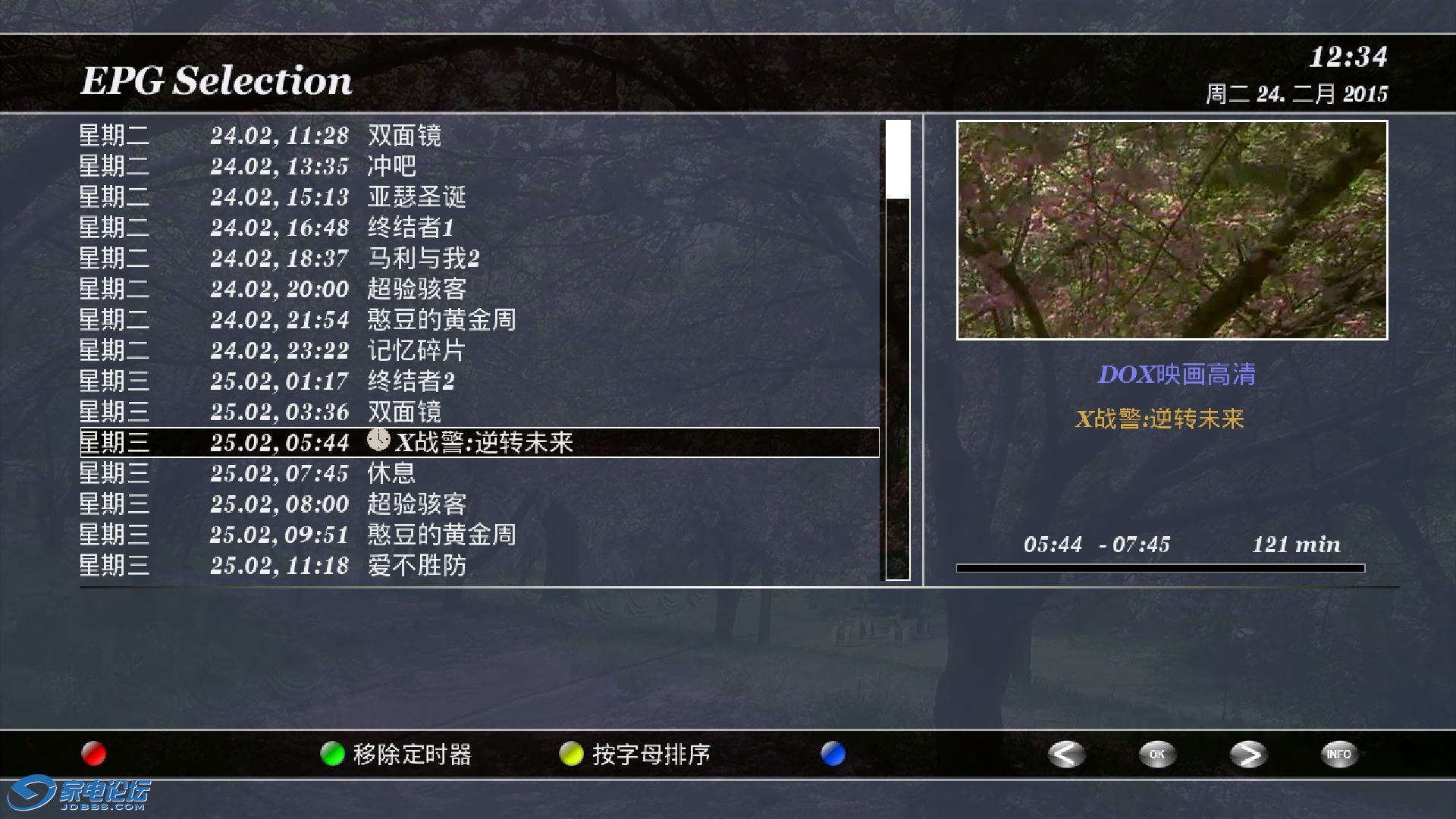Image resolution: width=1456 pixels, height=819 pixels.
Task: Toggle the timer on 双面镜 at 11:28
Action: pos(406,136)
